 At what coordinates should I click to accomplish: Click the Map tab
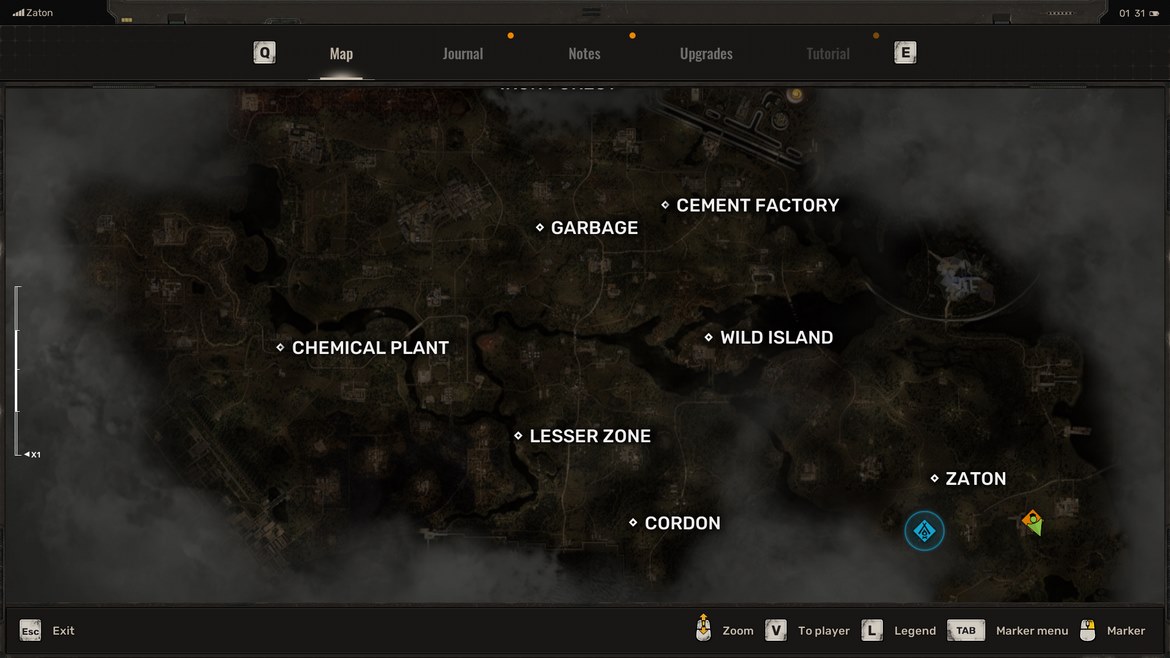tap(341, 54)
